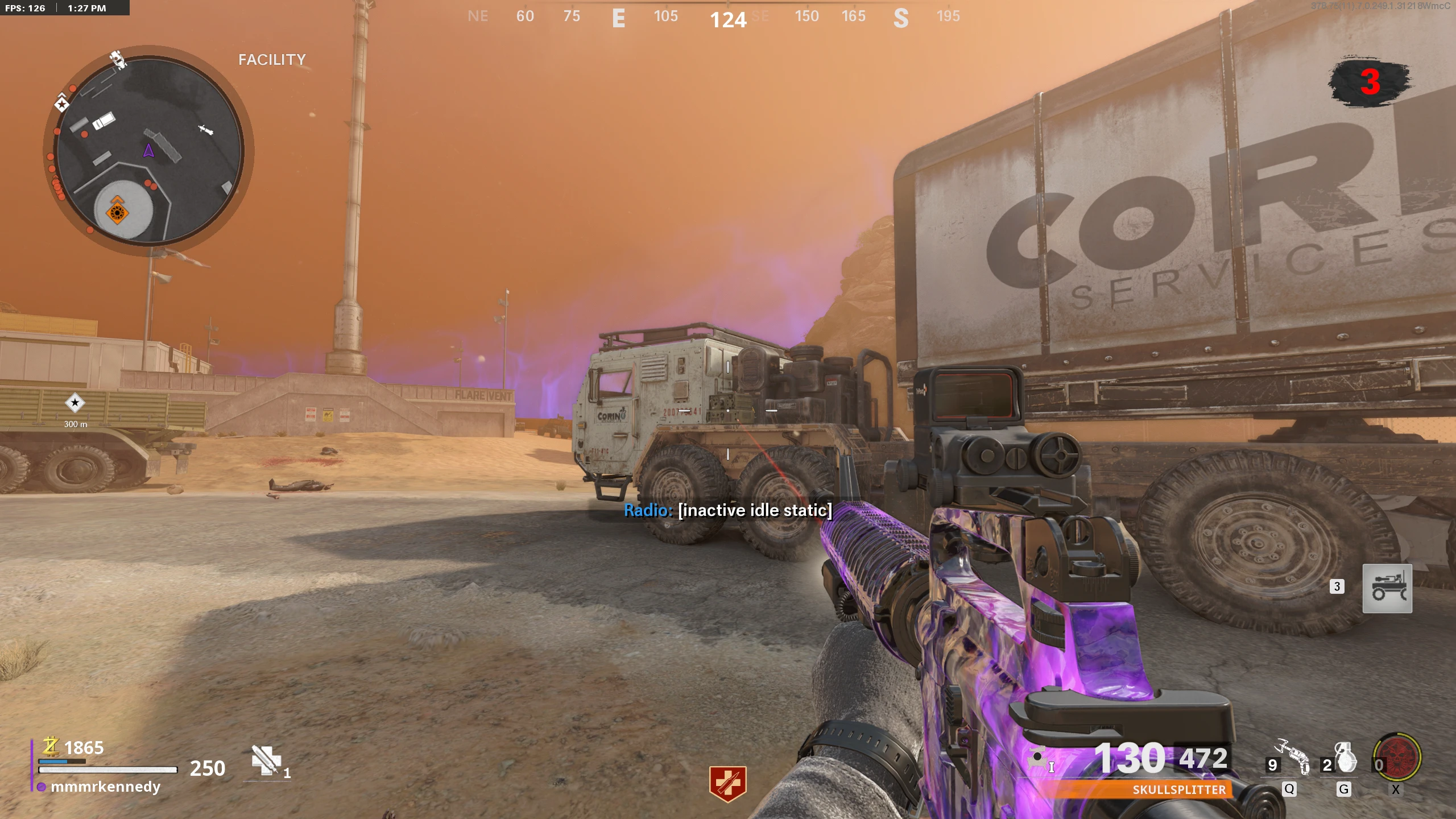Image resolution: width=1456 pixels, height=819 pixels.
Task: Click the red medic shield perk icon
Action: pos(727,783)
